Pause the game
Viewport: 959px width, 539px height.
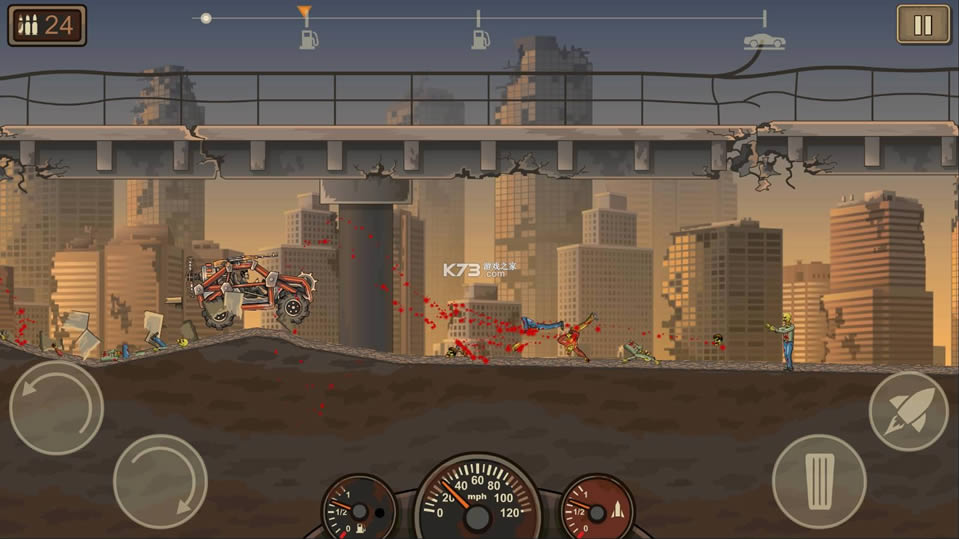tap(923, 24)
